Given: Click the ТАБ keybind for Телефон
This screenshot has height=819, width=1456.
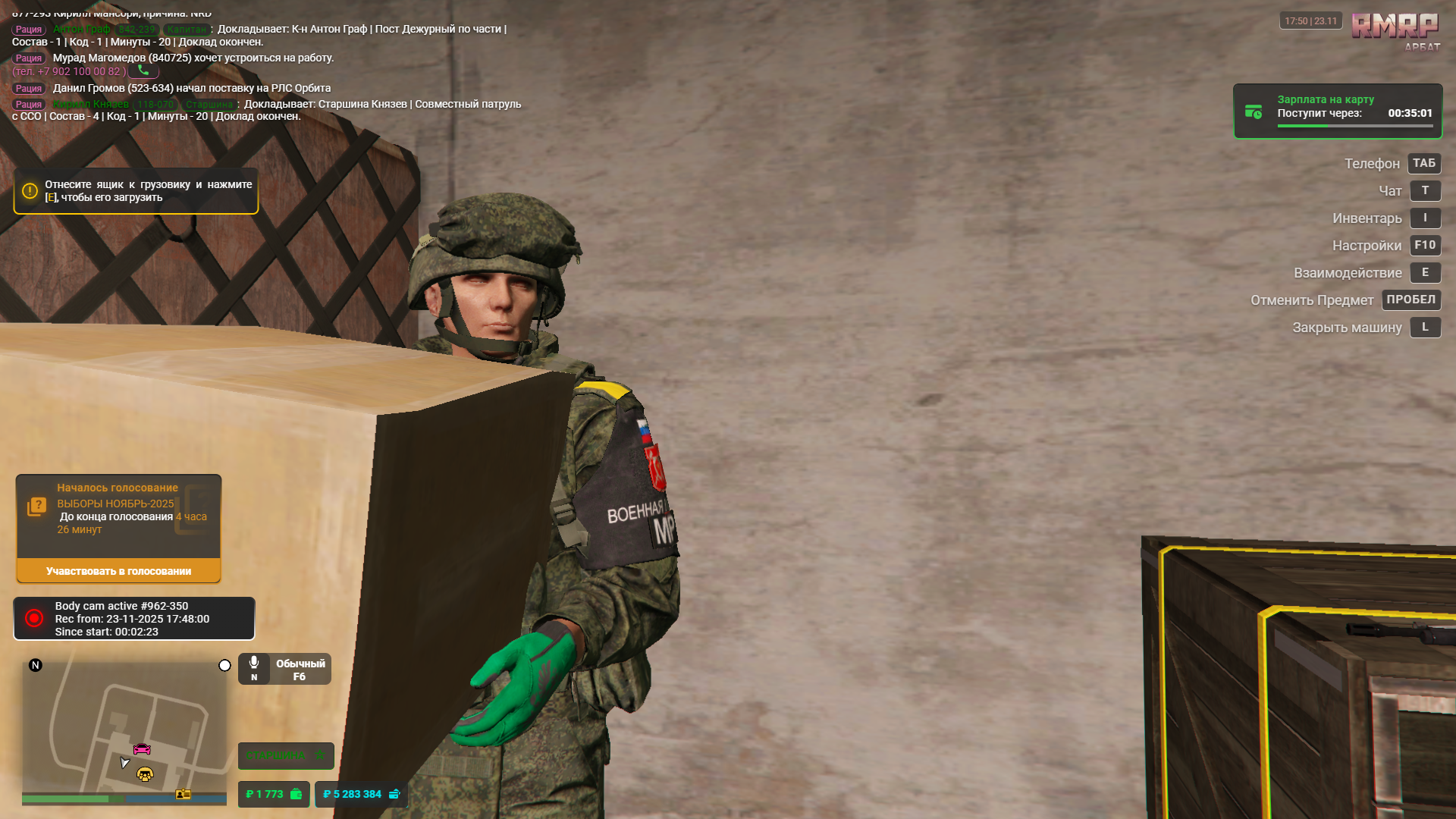Looking at the screenshot, I should [1423, 163].
